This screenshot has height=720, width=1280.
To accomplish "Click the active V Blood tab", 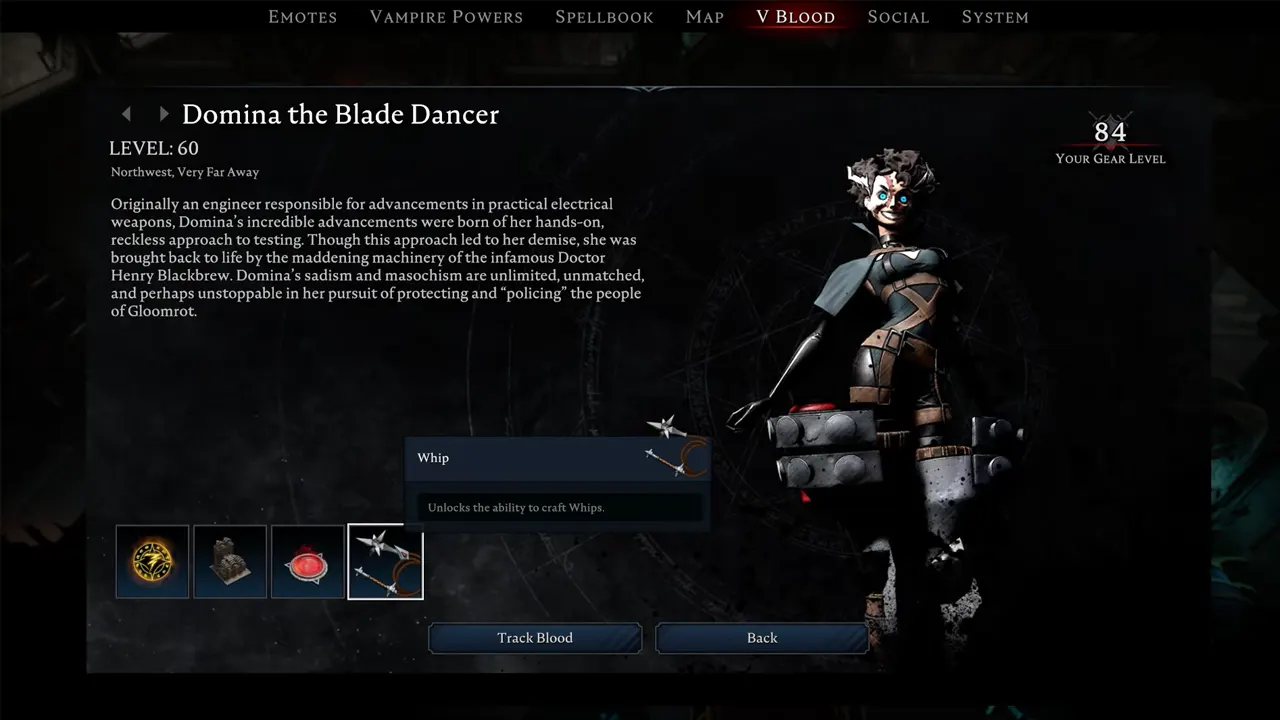I will click(796, 16).
